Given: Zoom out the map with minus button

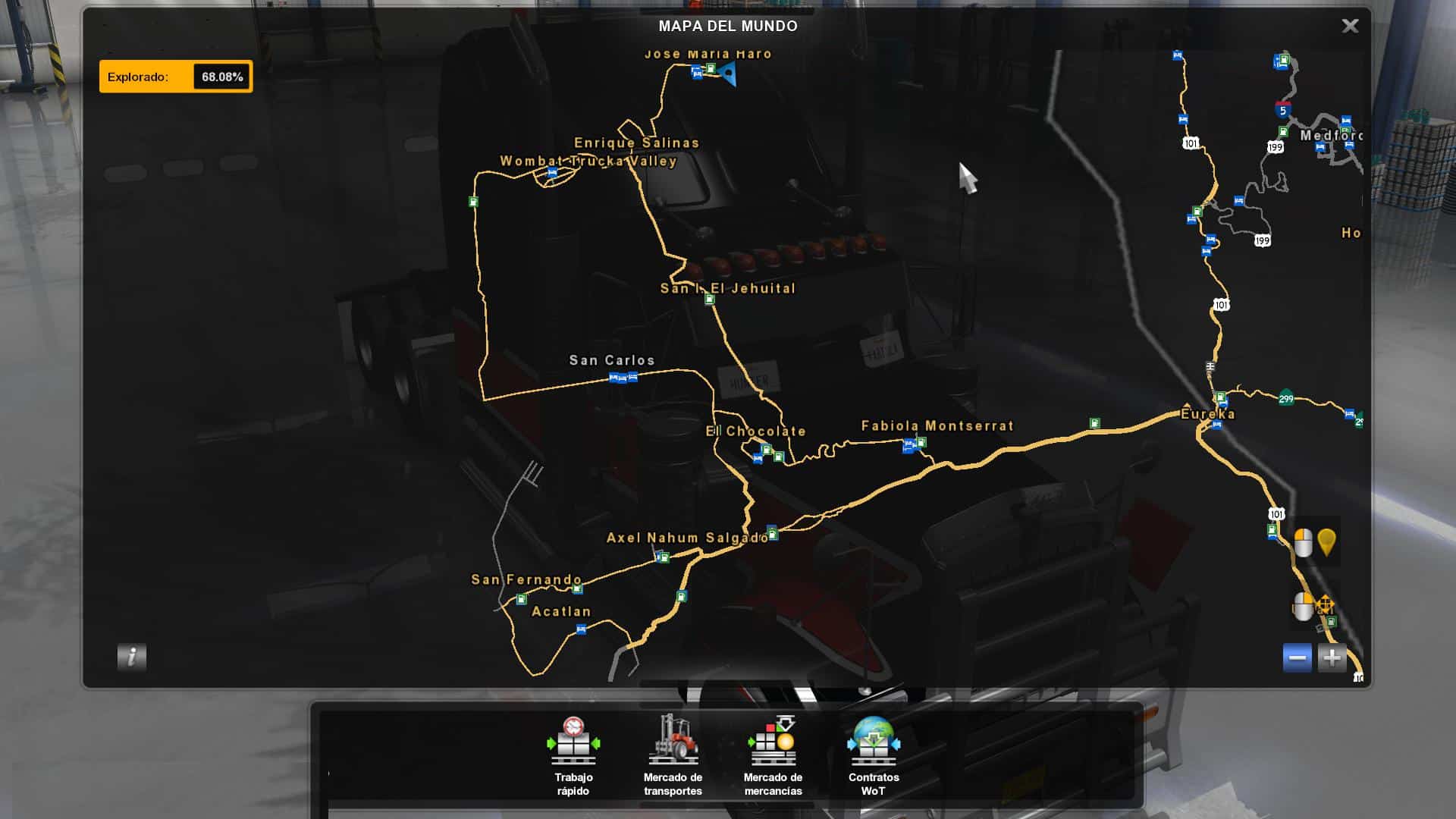Looking at the screenshot, I should (x=1297, y=657).
